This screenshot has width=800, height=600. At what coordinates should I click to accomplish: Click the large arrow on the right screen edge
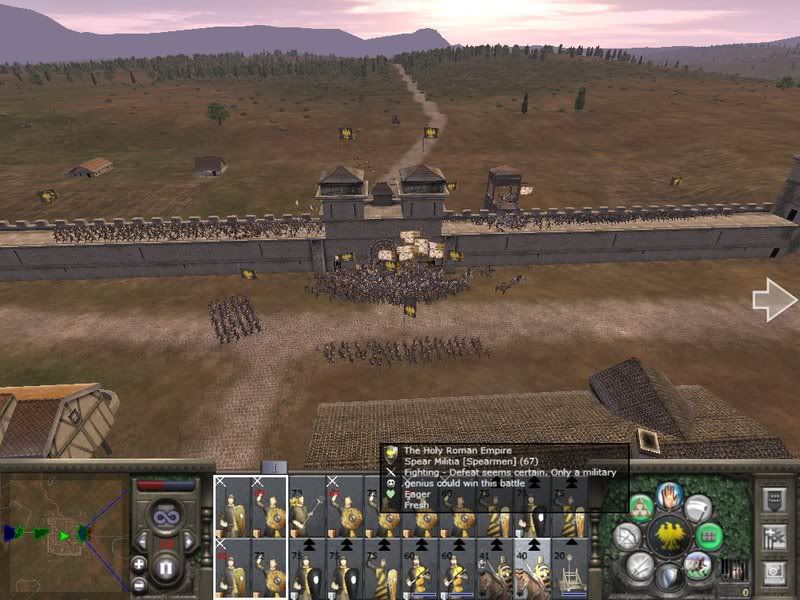[773, 300]
